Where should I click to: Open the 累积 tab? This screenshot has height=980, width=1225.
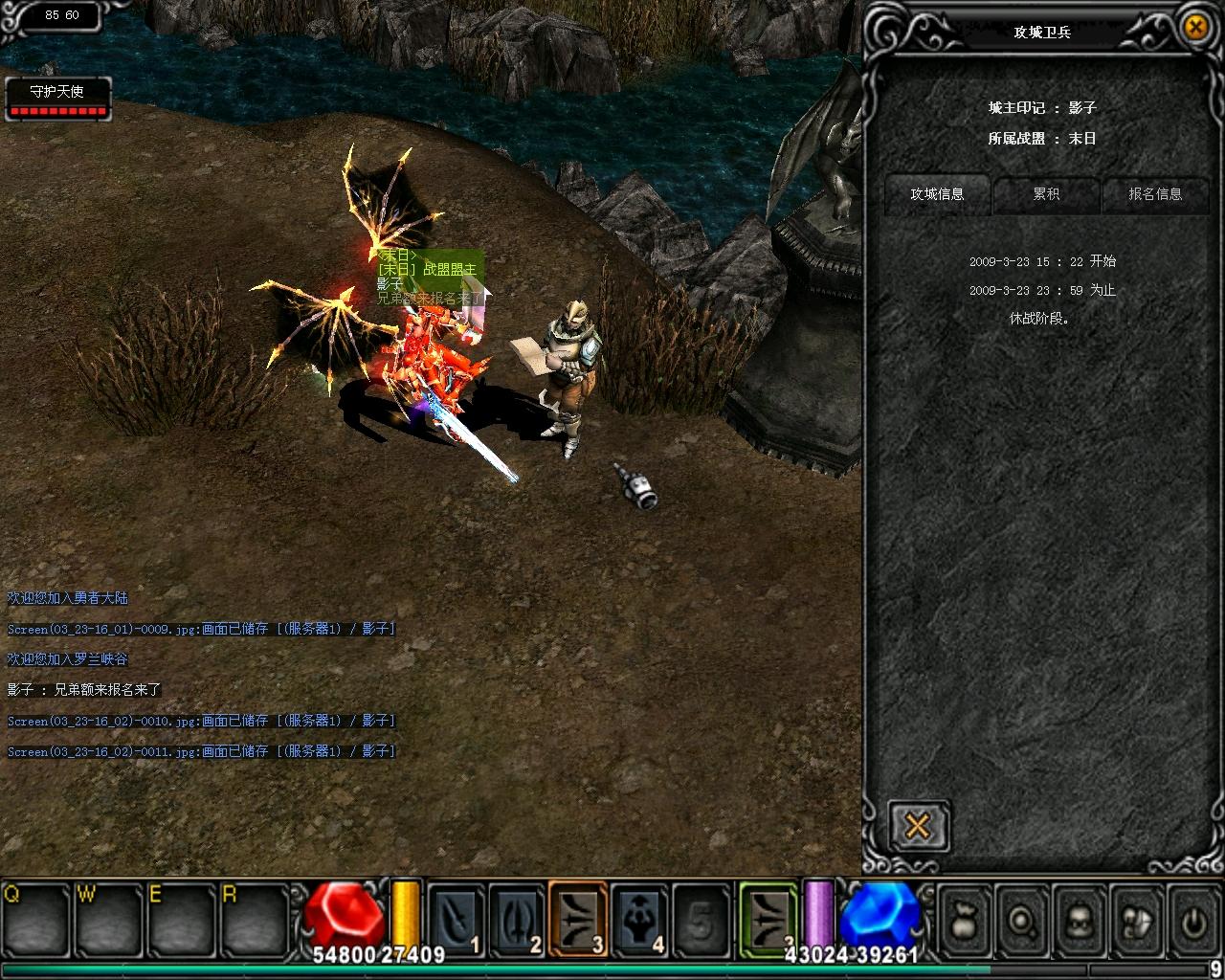pyautogui.click(x=1046, y=194)
